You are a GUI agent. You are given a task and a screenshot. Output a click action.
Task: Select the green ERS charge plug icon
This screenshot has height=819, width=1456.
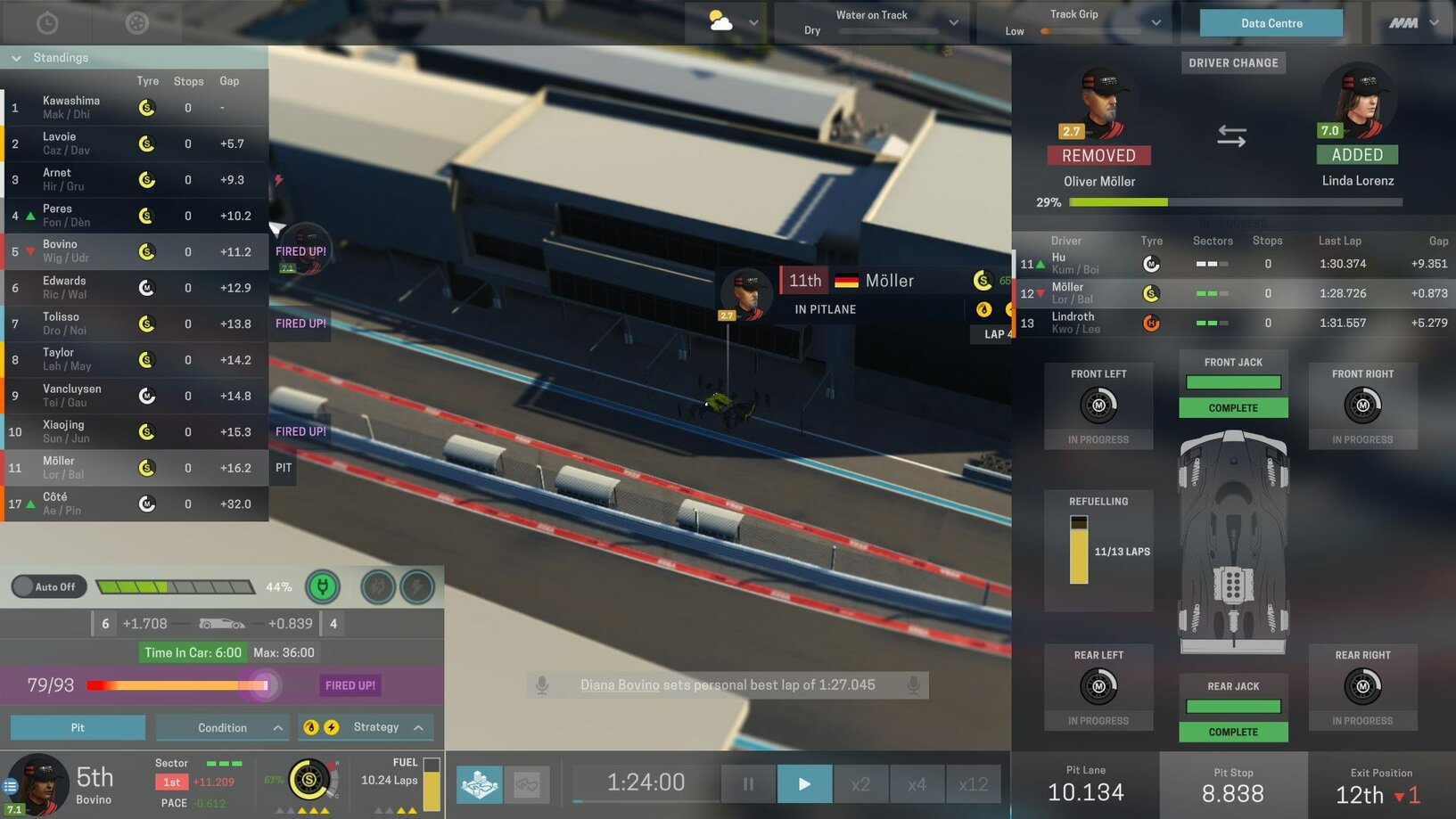[323, 586]
